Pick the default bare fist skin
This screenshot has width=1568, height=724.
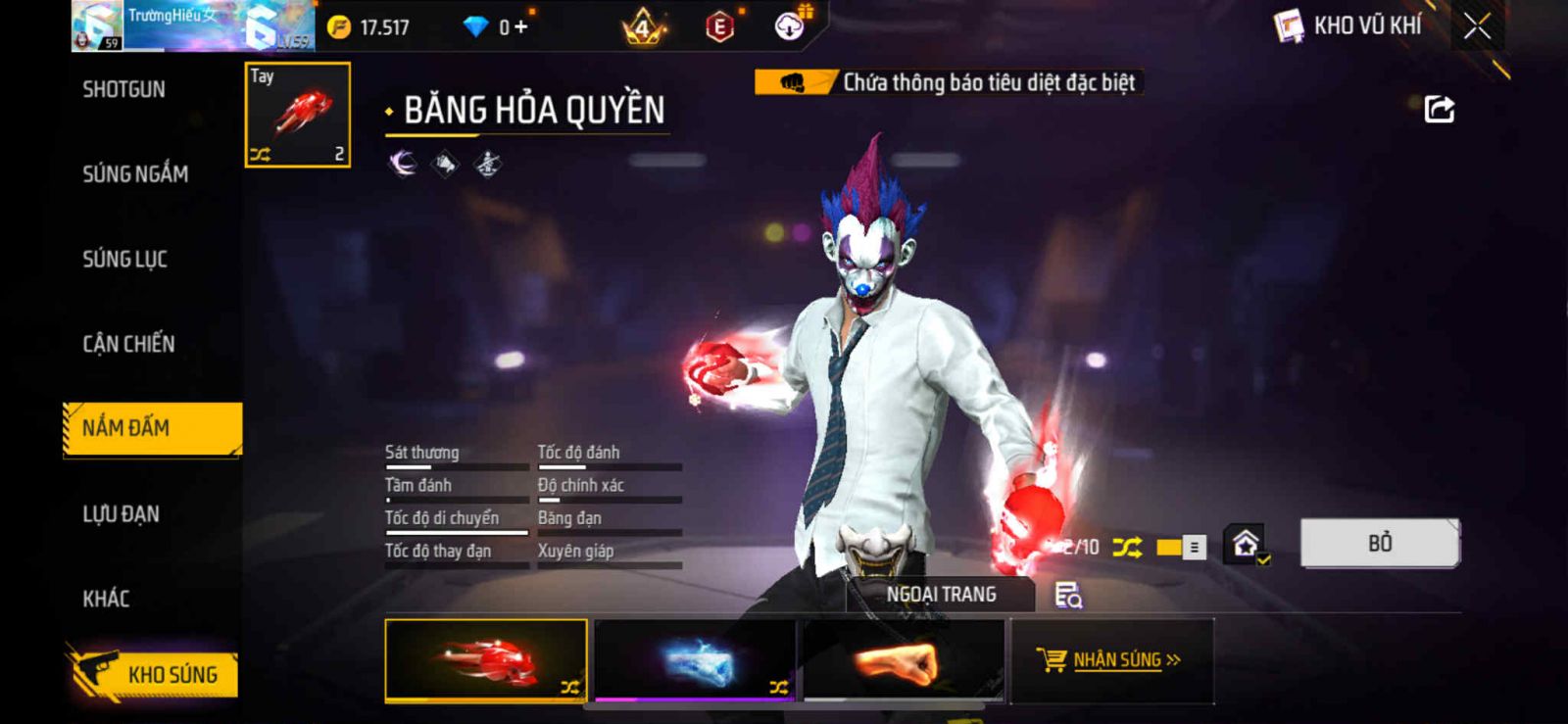click(x=904, y=660)
